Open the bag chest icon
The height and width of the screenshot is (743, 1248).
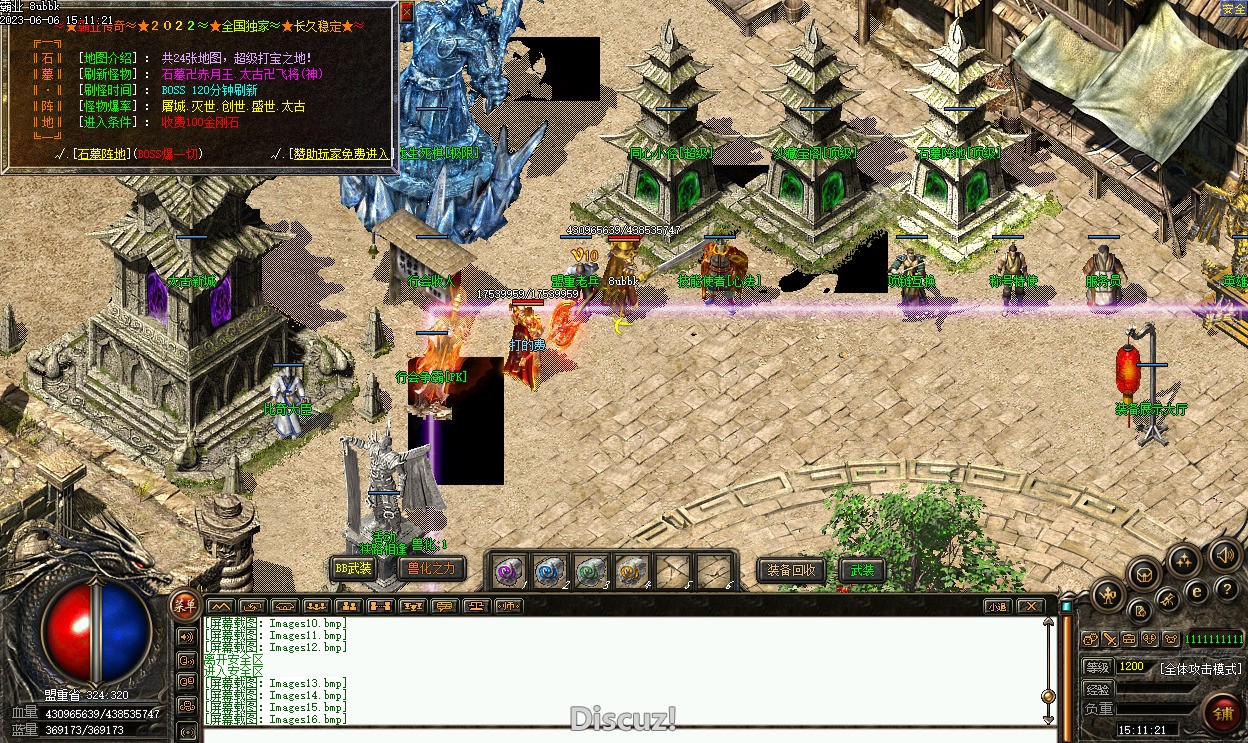pos(1144,574)
